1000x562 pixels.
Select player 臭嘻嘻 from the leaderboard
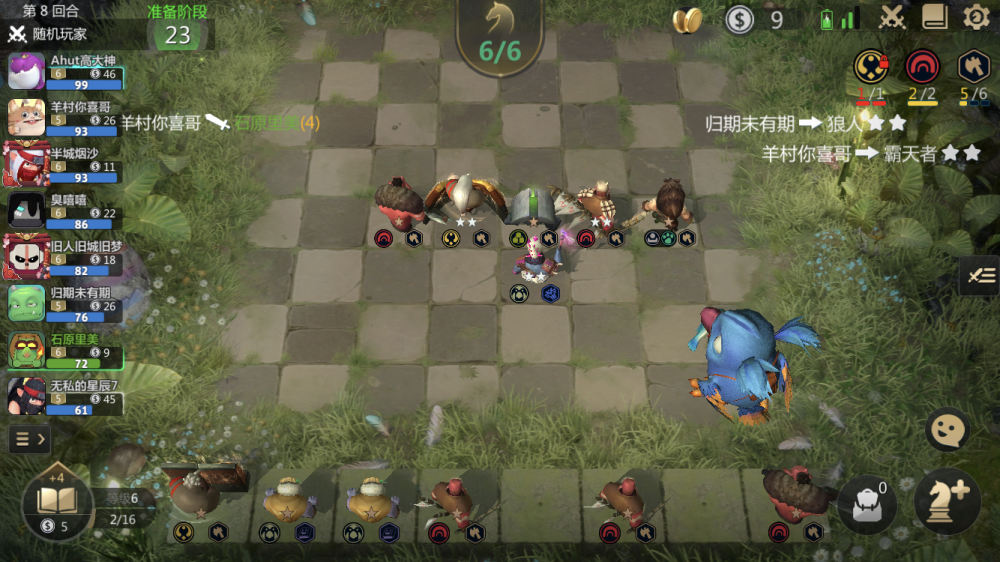(65, 211)
